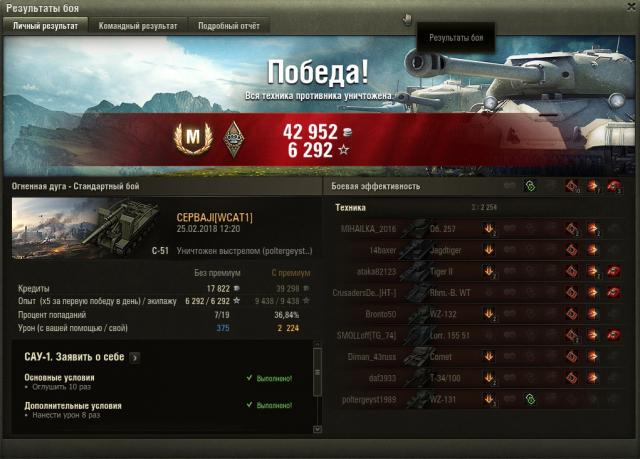Viewport: 640px width, 459px height.
Task: Click the mission list scroll-down arrow
Action: [x=318, y=429]
